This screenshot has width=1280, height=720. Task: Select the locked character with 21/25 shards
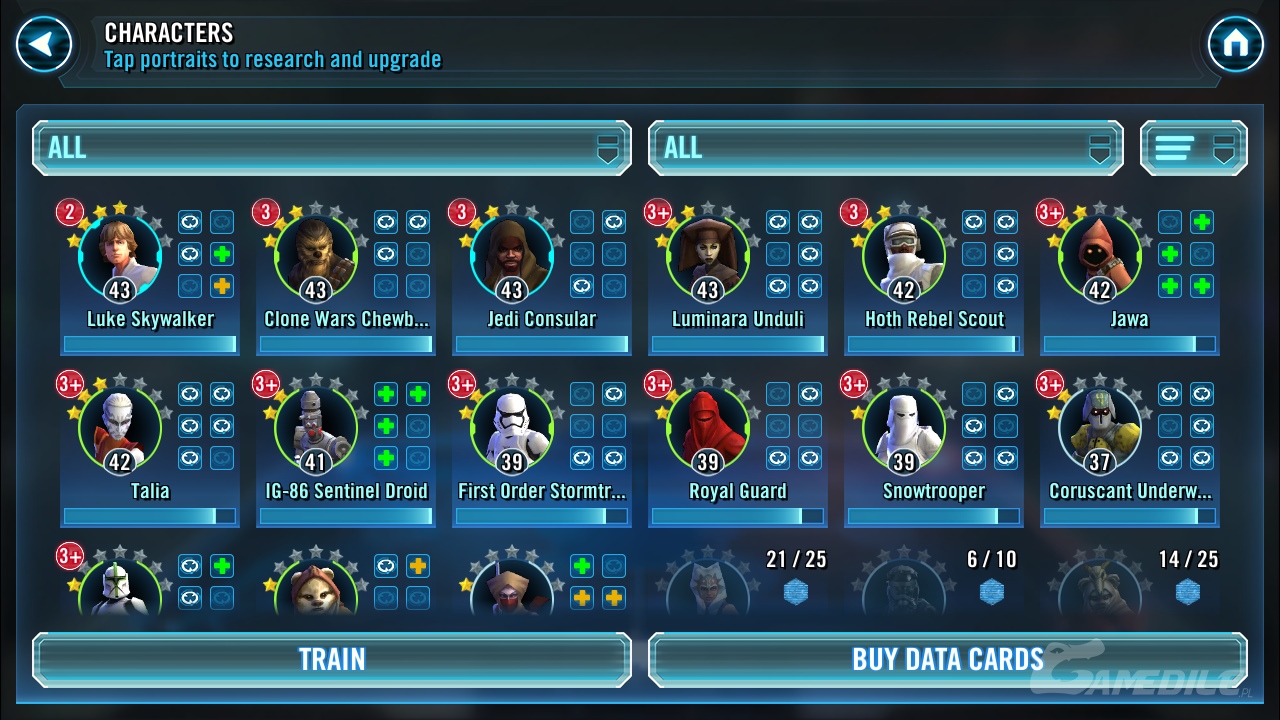coord(708,587)
